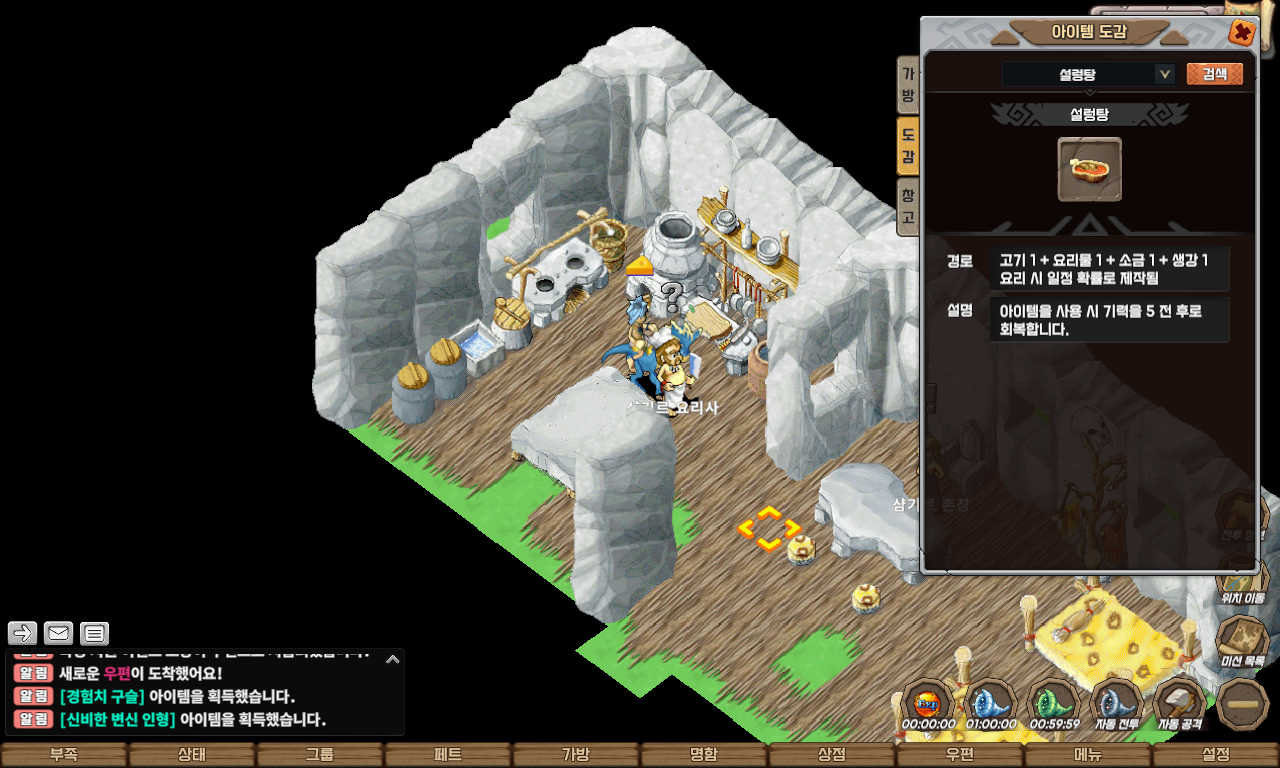Click the envelope button above chat
Image resolution: width=1280 pixels, height=768 pixels.
(x=59, y=633)
